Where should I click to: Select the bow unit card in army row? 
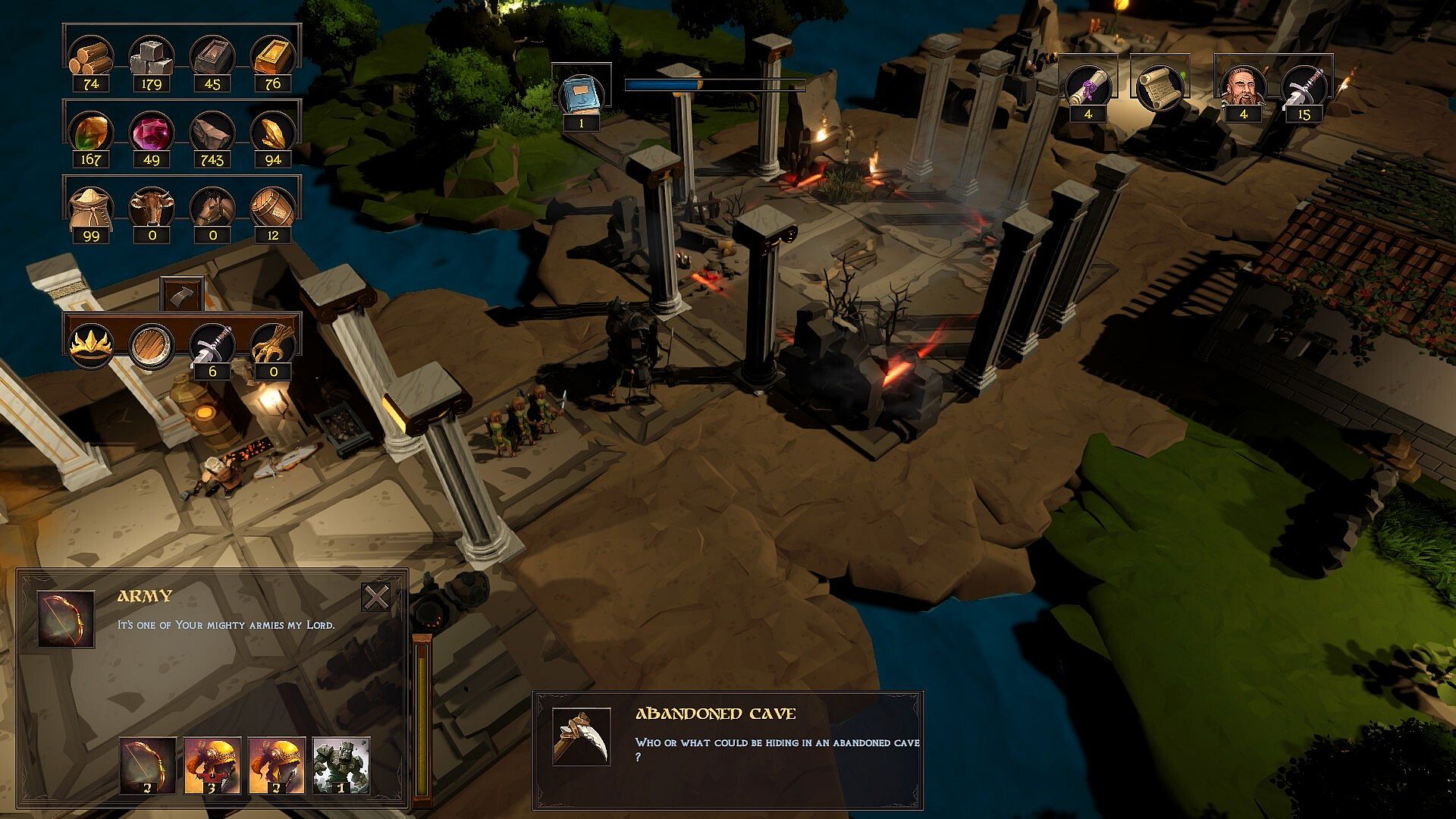point(147,765)
